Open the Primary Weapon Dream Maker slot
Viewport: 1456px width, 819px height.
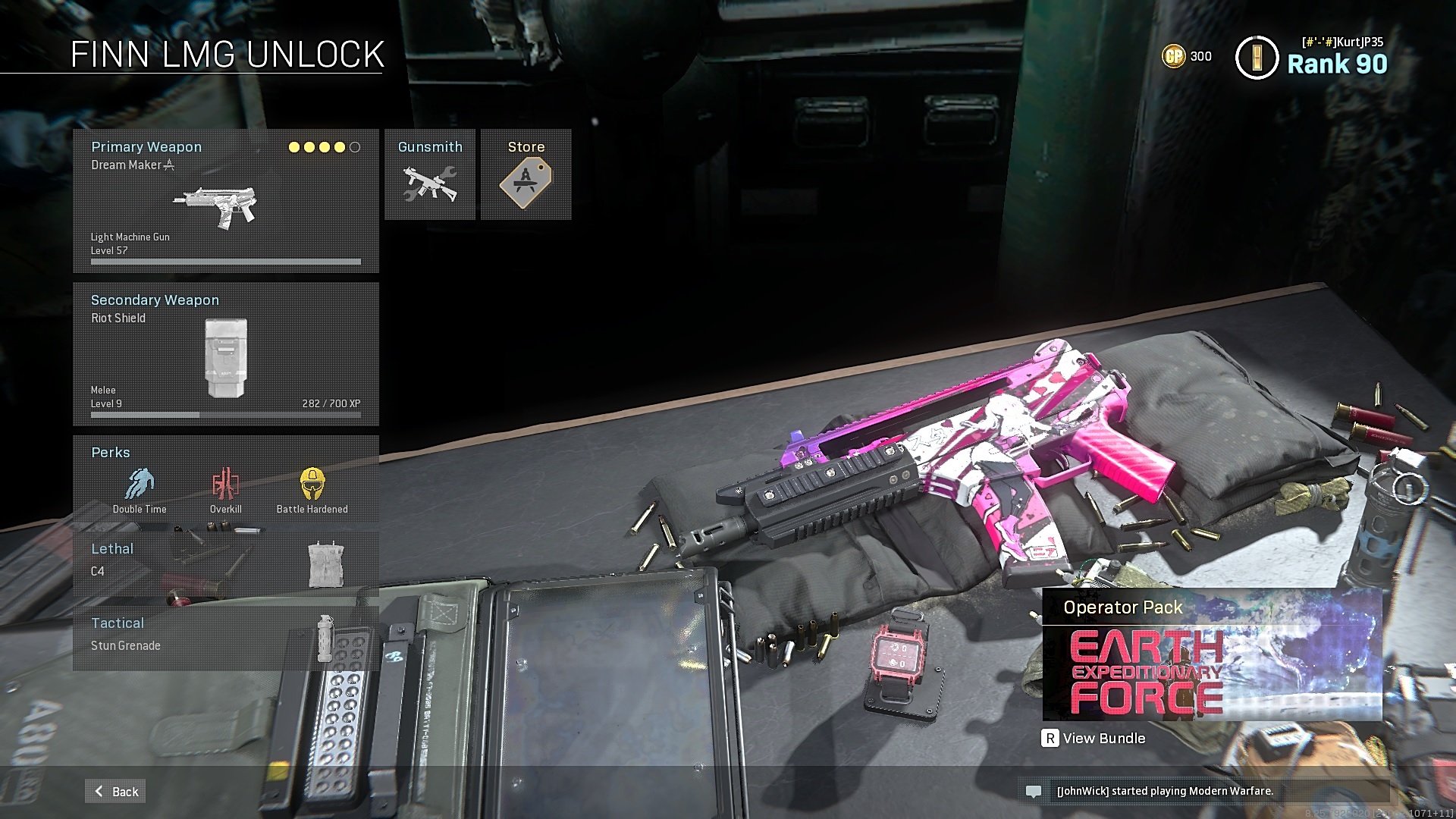tap(225, 201)
